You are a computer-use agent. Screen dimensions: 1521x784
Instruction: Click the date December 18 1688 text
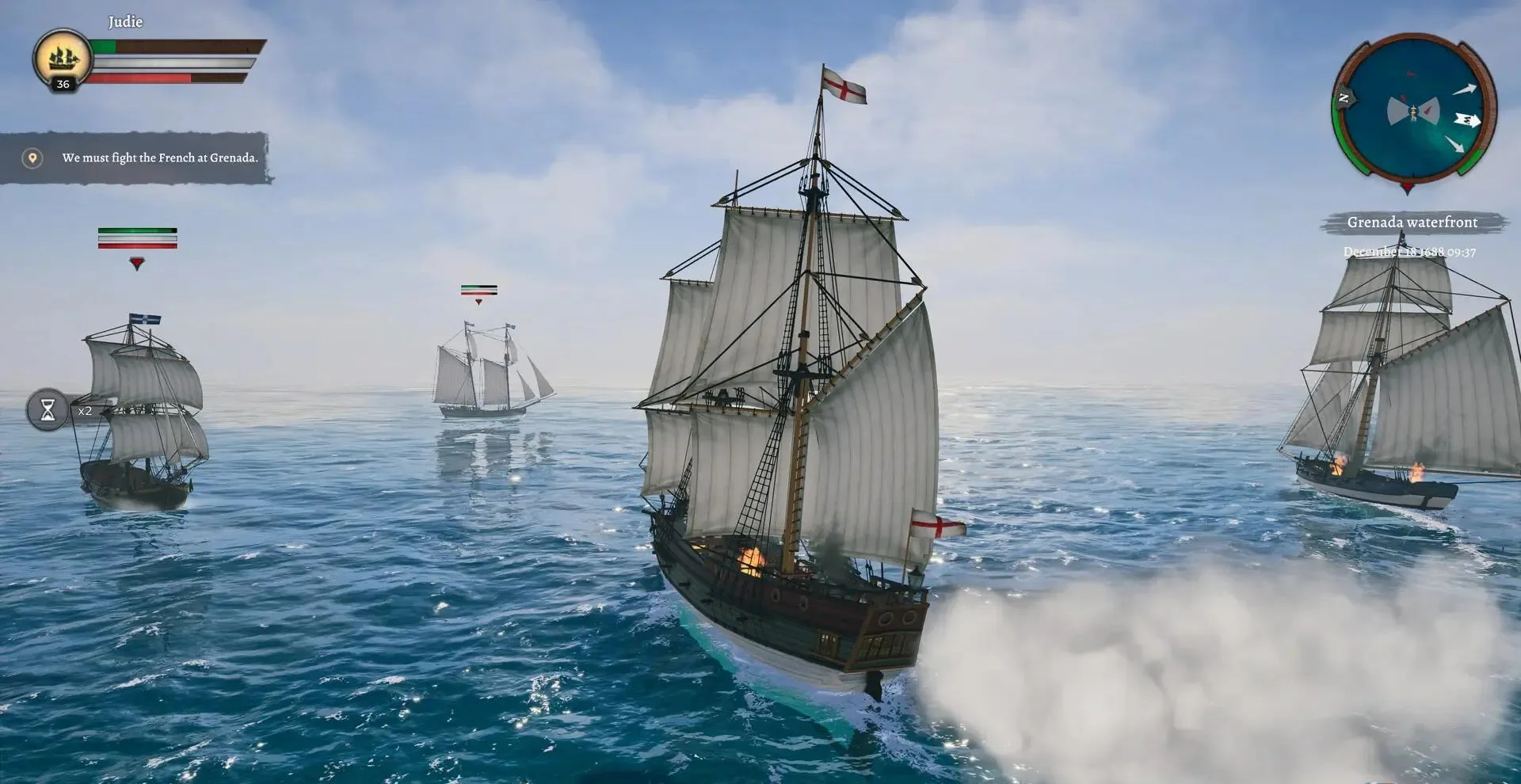[1411, 252]
